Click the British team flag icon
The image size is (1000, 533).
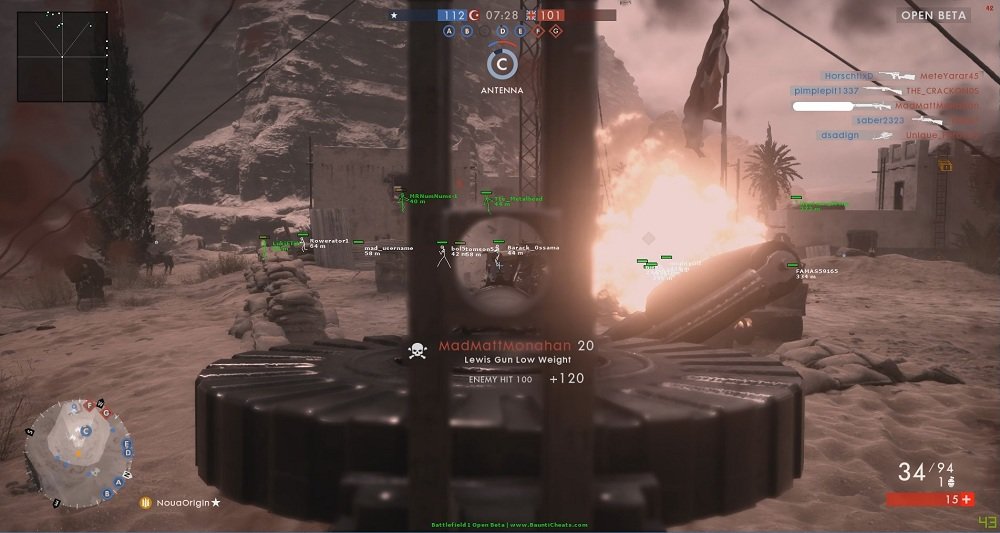point(529,15)
